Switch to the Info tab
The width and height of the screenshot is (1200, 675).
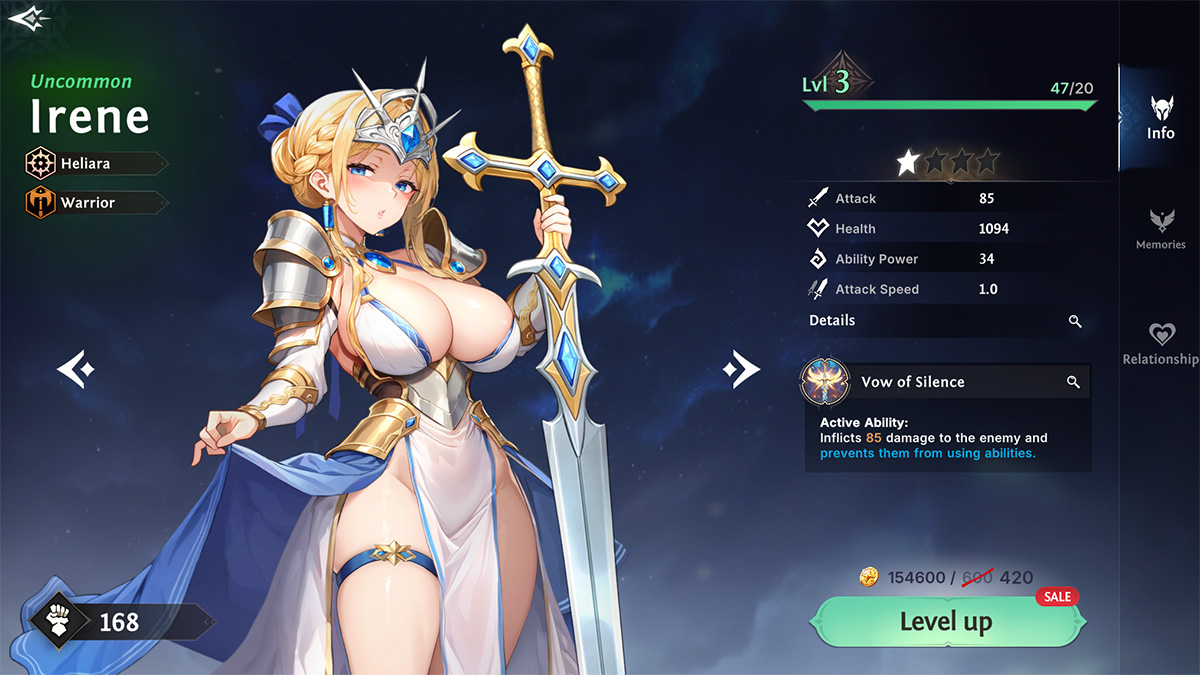pyautogui.click(x=1160, y=117)
